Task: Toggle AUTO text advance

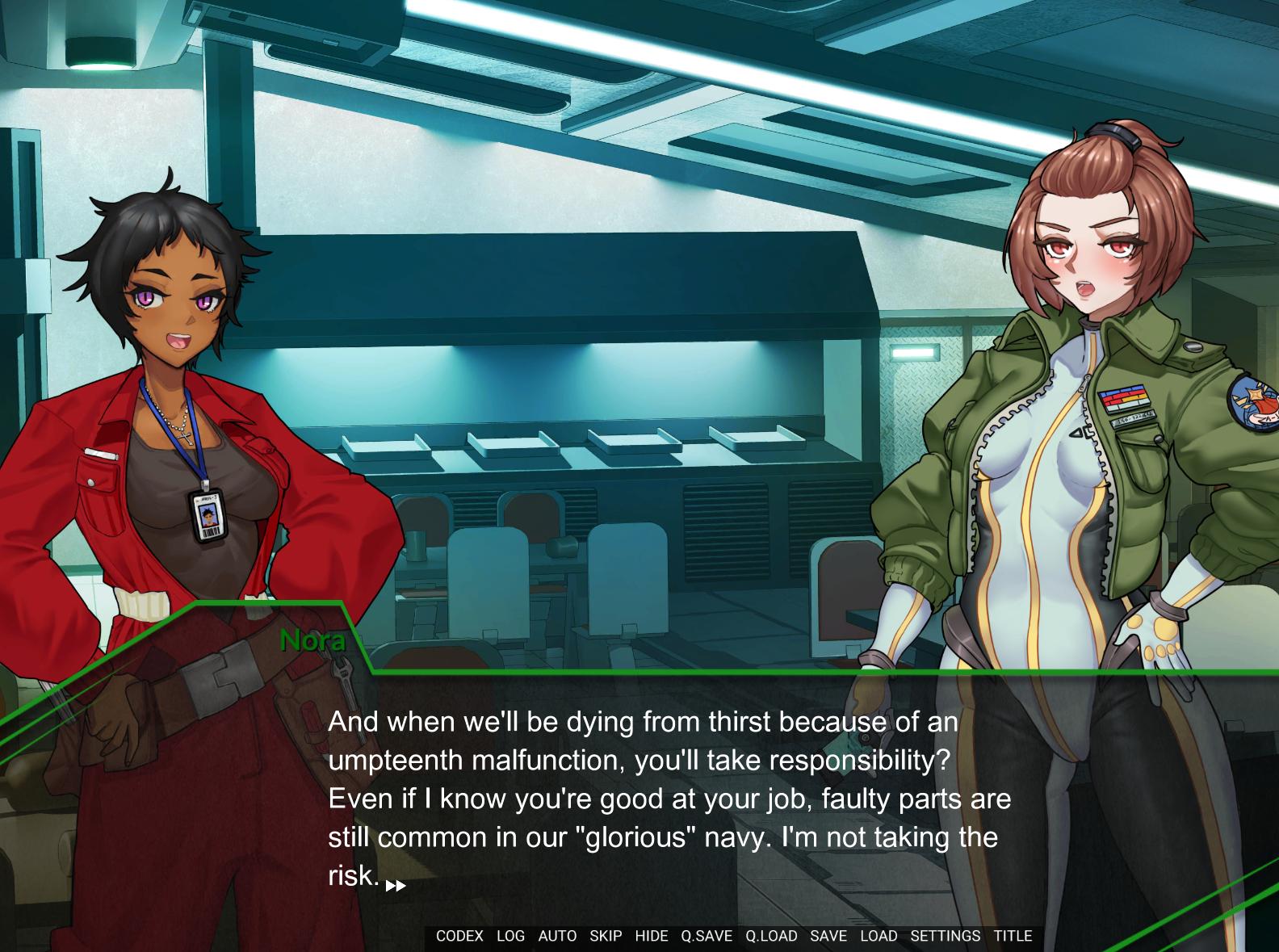Action: point(557,936)
